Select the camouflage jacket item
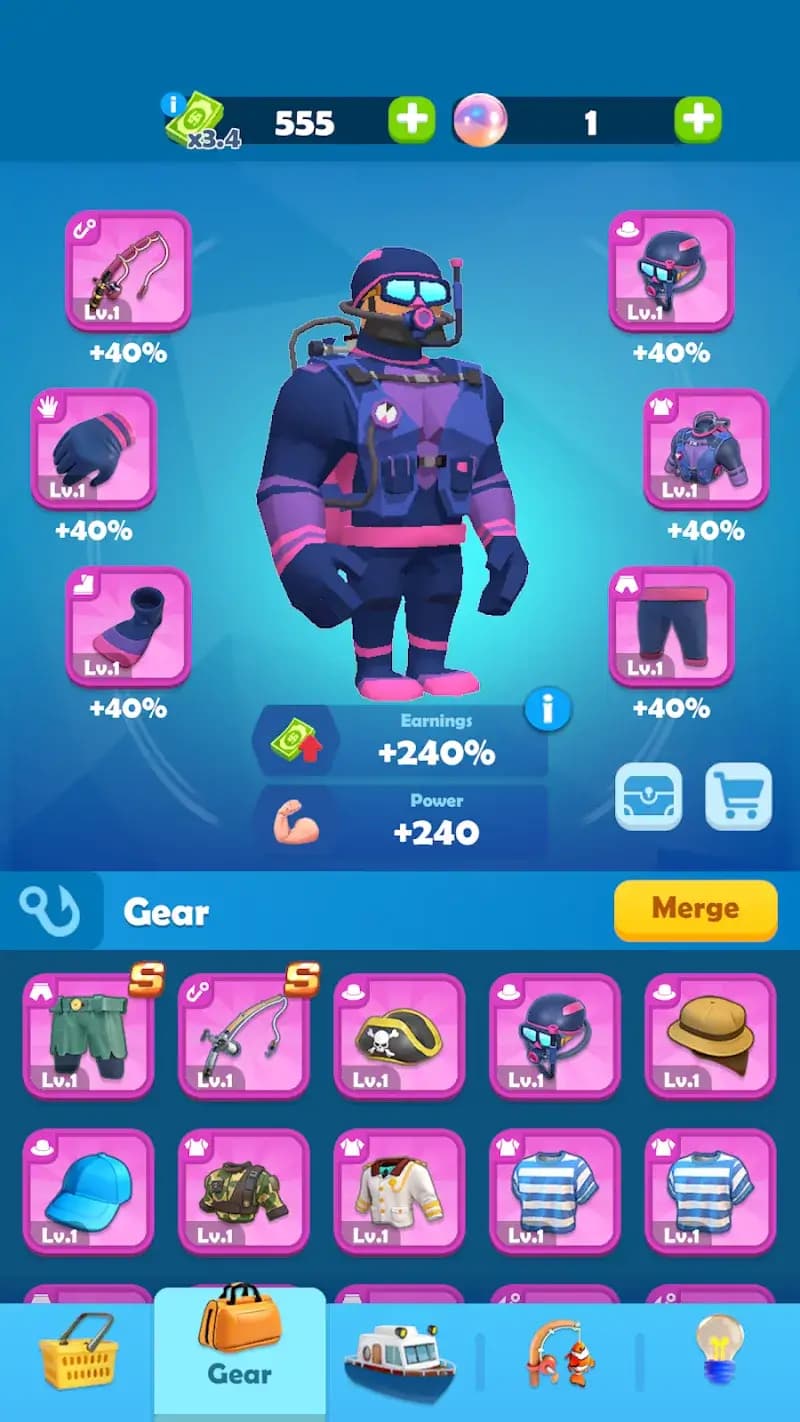Screen dimensions: 800x1422 tap(243, 1191)
